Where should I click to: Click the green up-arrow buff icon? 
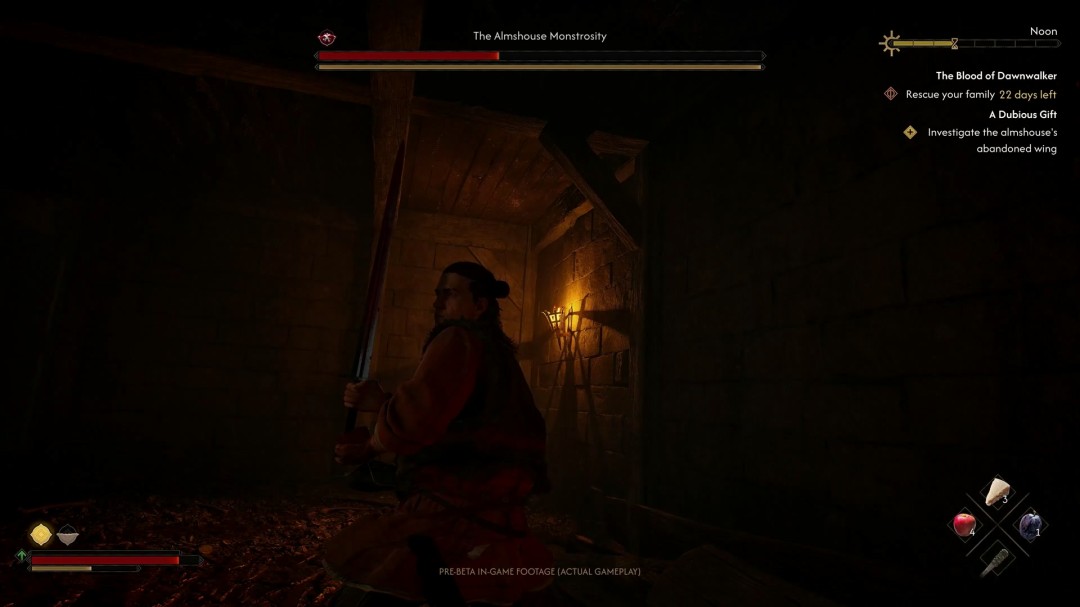[21, 557]
